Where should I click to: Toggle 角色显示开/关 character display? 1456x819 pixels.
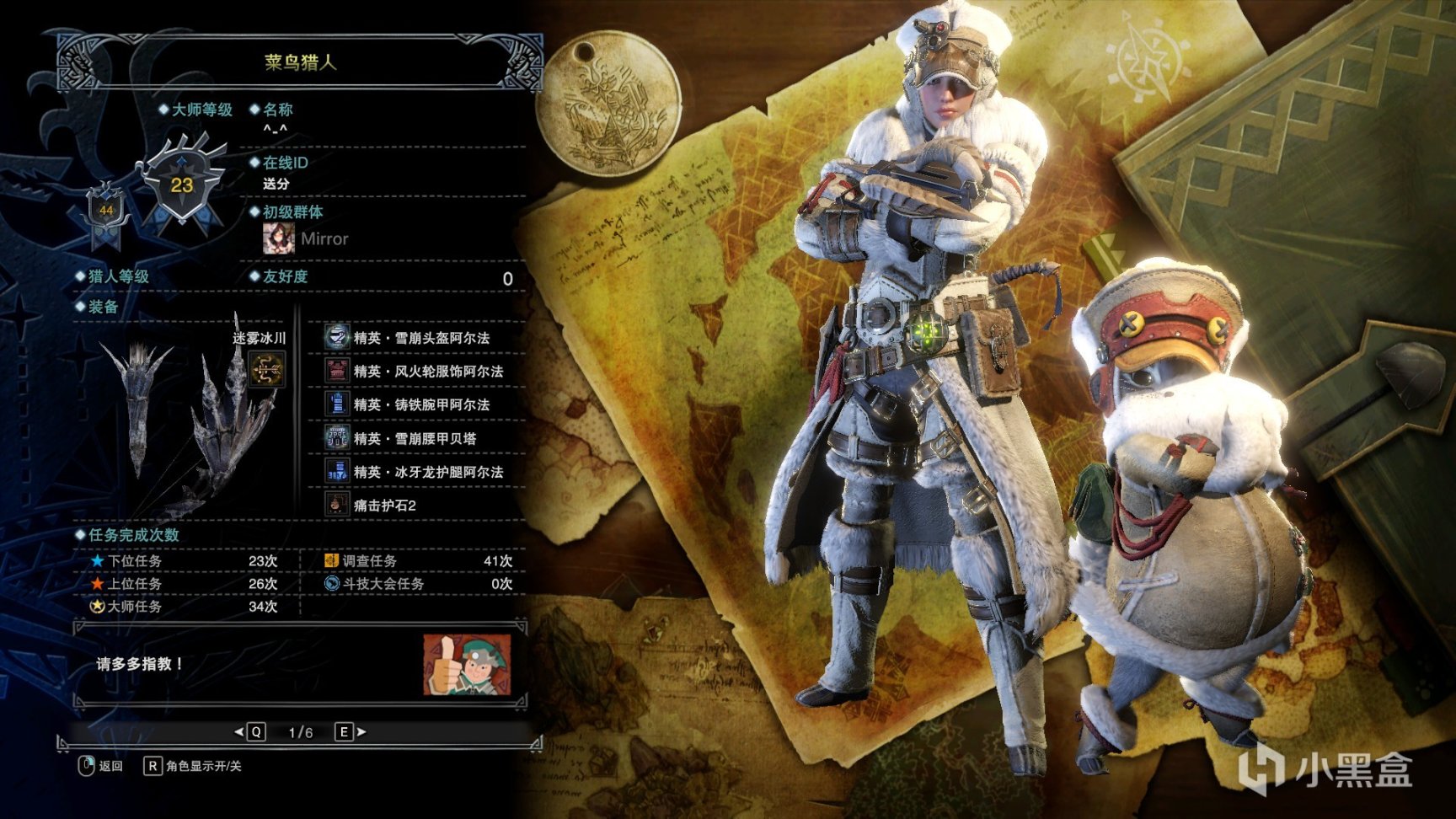tap(194, 766)
